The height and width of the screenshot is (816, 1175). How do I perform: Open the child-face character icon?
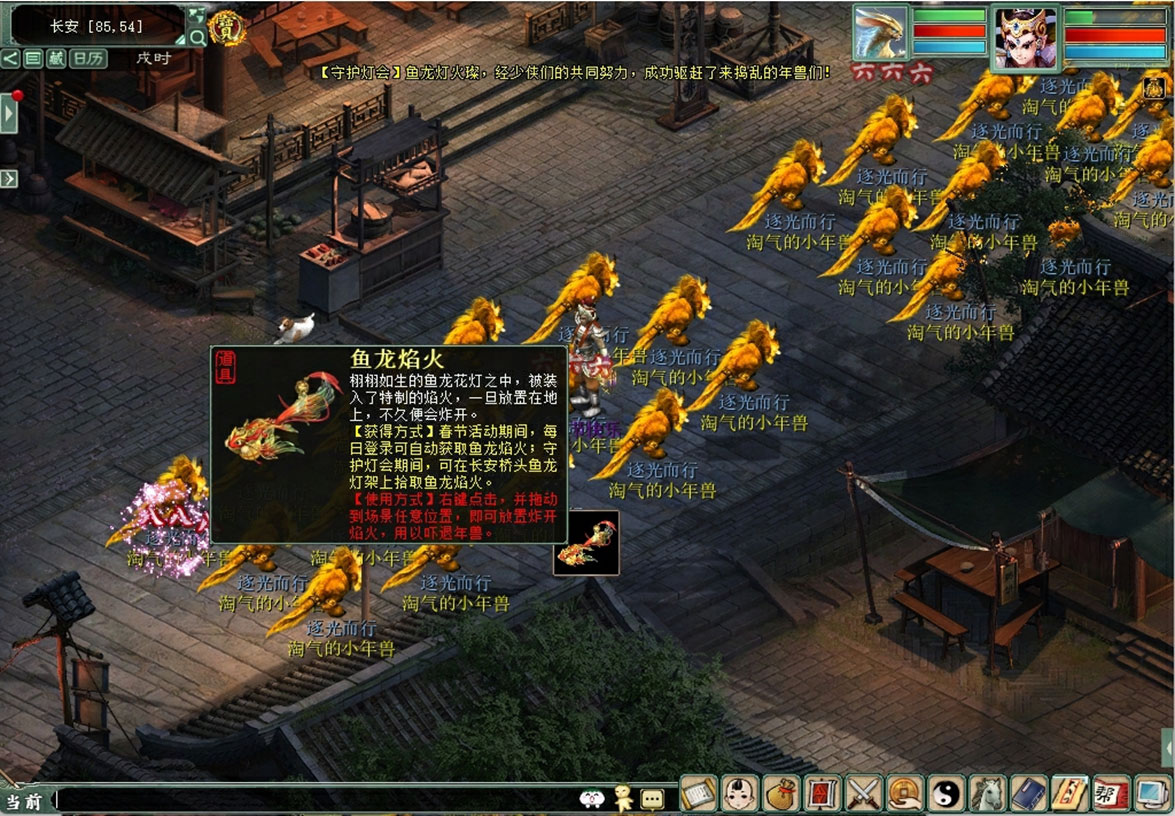[739, 793]
